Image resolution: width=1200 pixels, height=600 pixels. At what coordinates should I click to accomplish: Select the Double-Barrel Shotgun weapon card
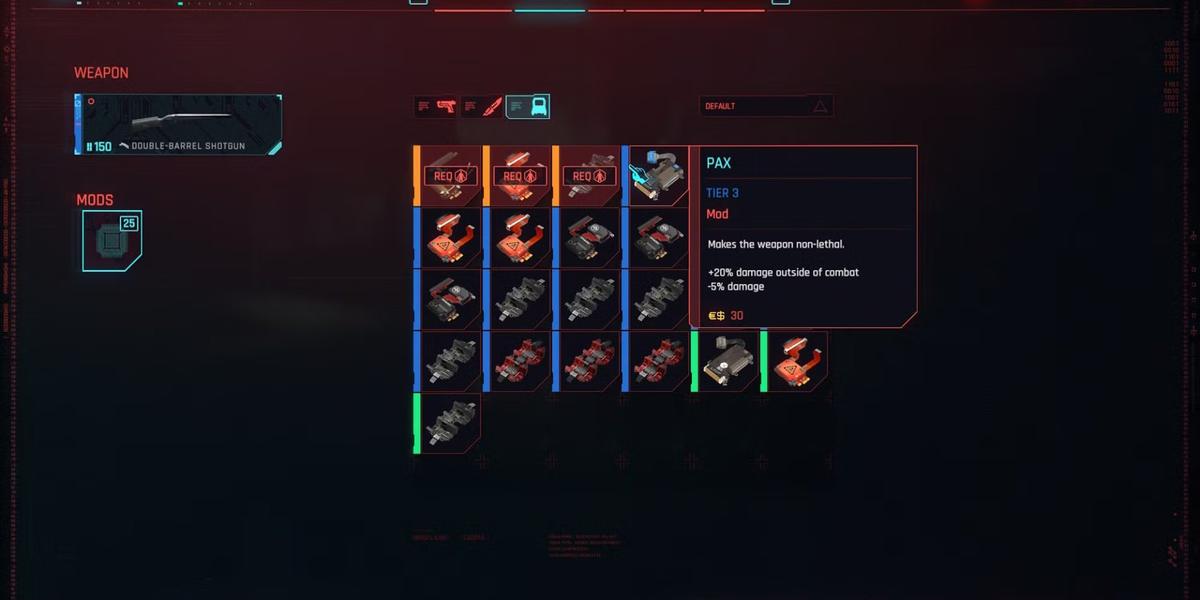click(x=179, y=125)
